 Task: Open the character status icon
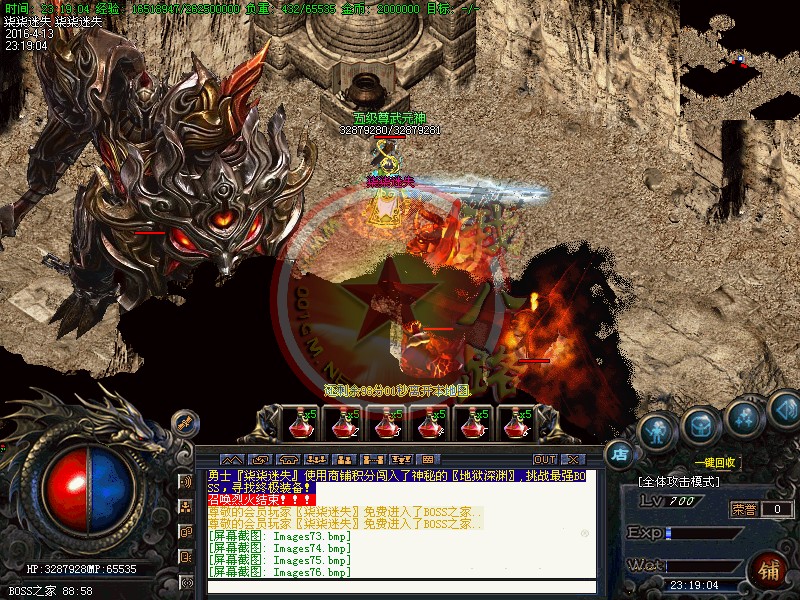[656, 431]
